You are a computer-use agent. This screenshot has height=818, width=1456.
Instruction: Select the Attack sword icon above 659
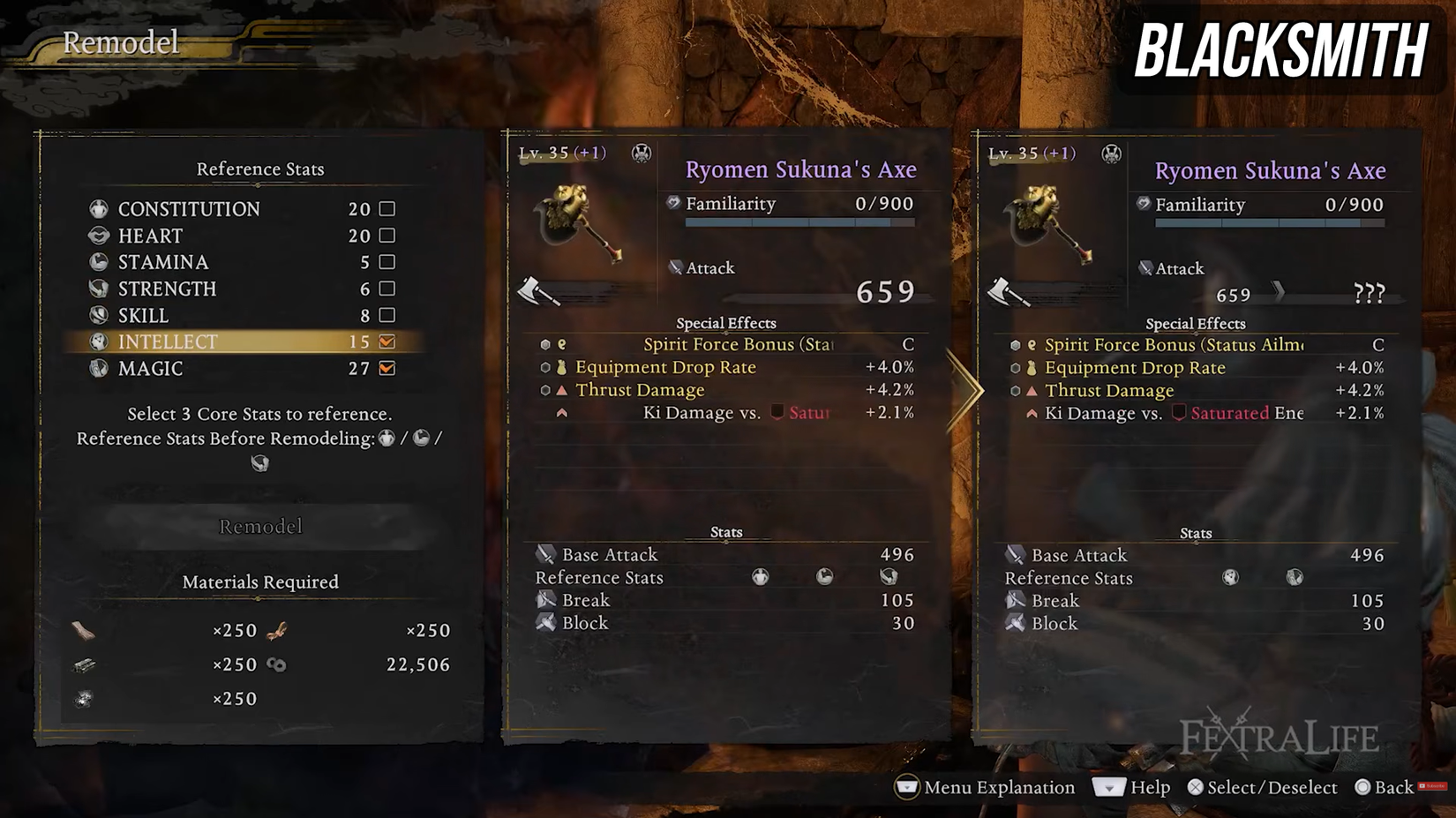(x=676, y=266)
